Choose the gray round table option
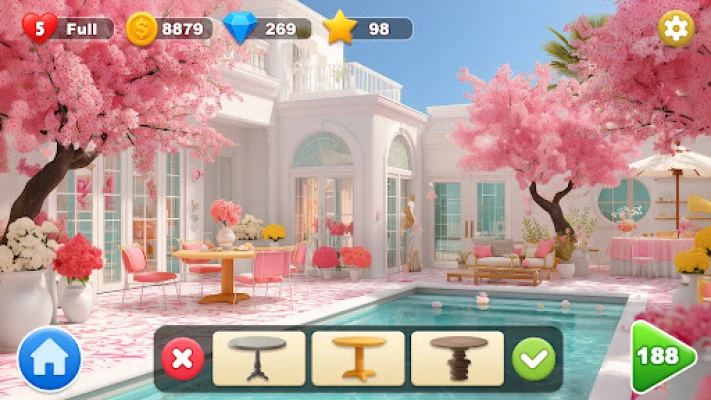711x400 pixels. click(258, 358)
